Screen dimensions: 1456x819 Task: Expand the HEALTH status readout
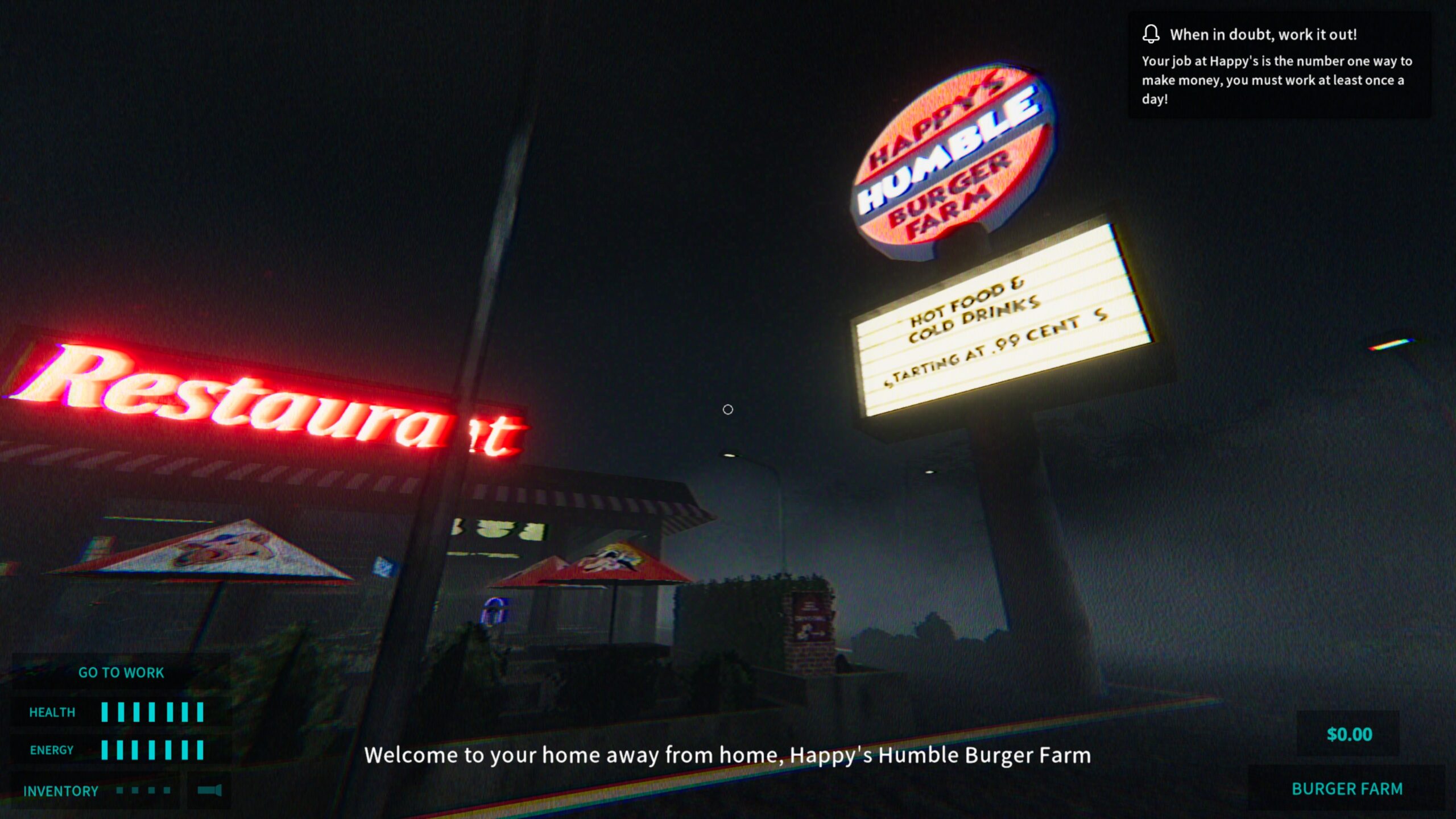52,712
